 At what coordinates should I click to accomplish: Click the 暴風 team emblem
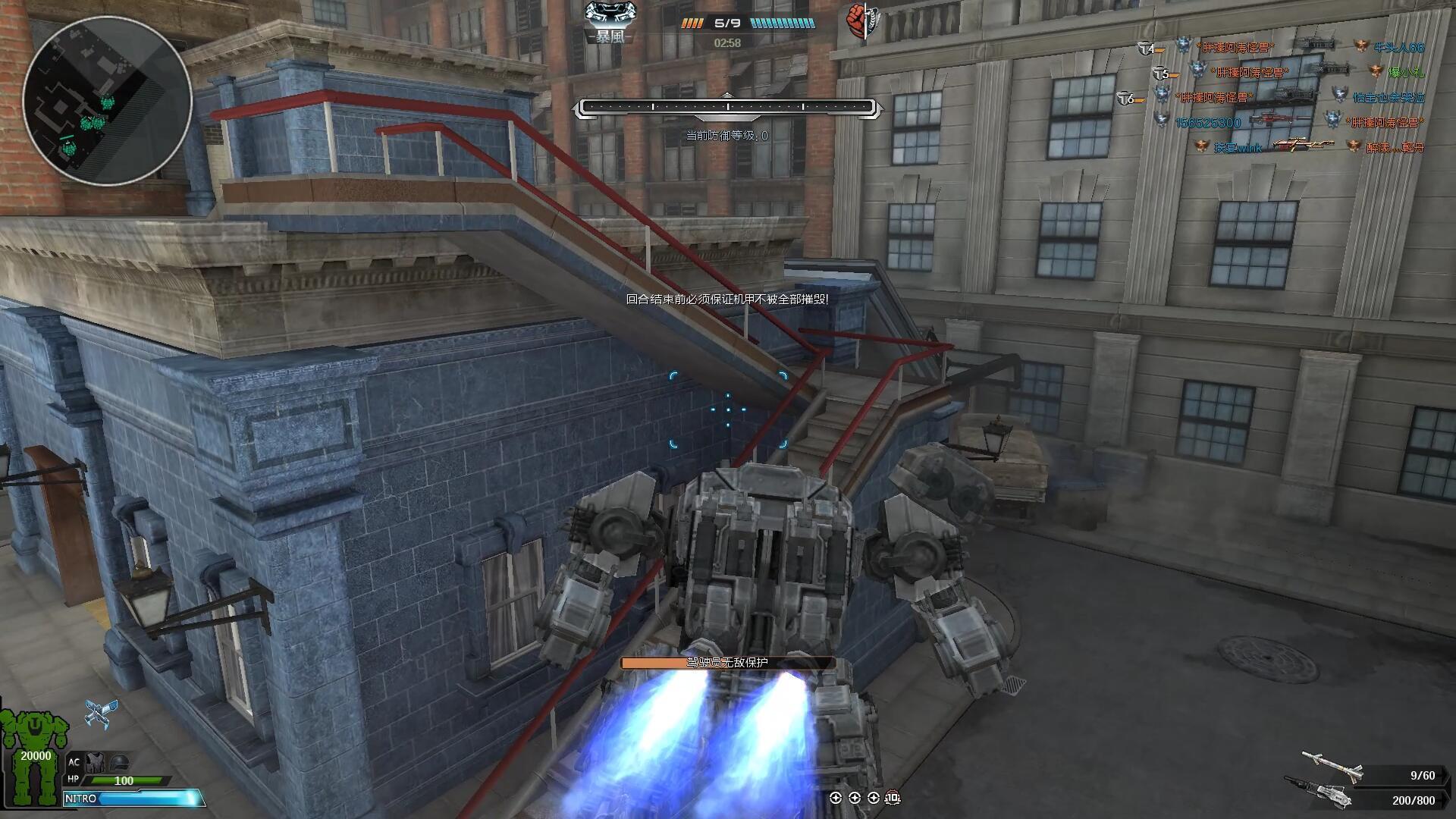(x=610, y=22)
